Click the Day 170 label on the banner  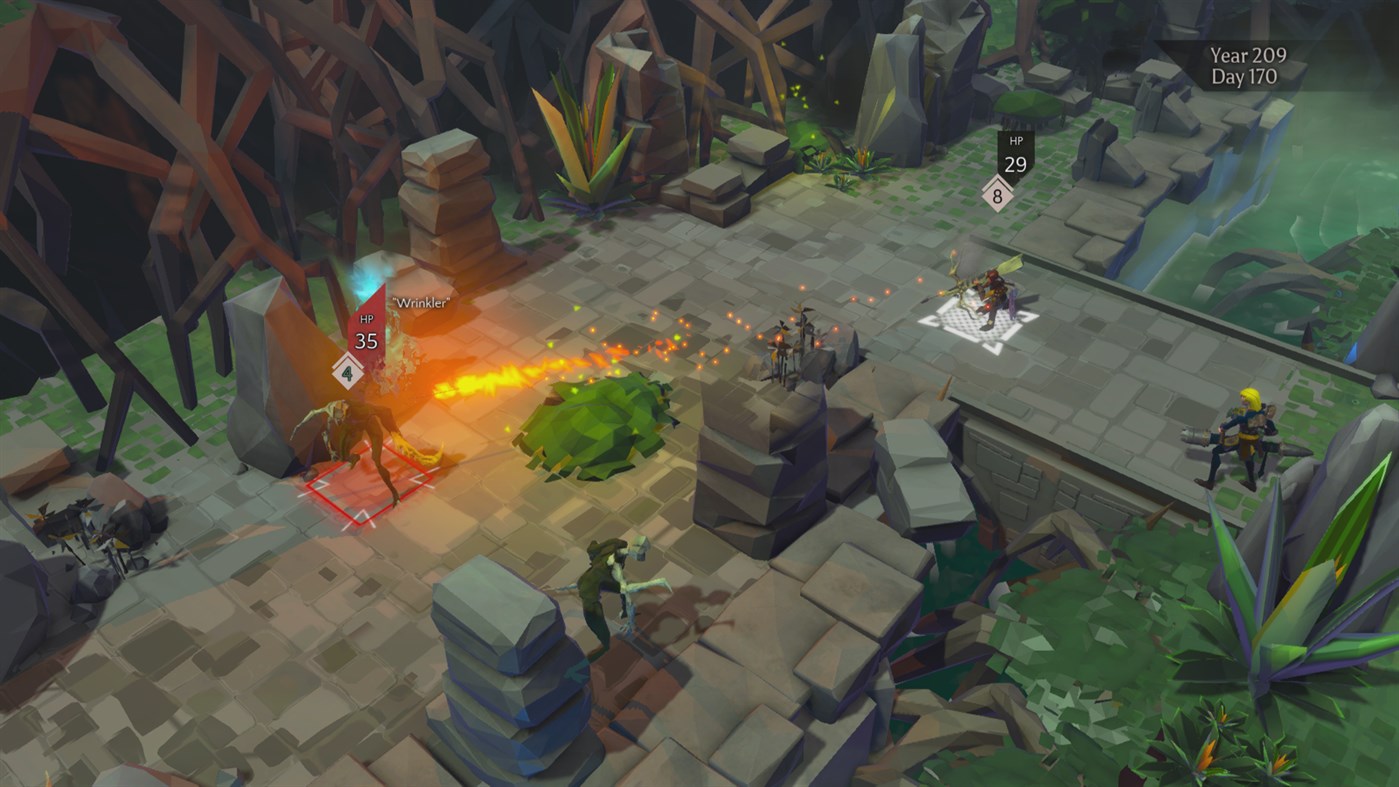click(1243, 75)
